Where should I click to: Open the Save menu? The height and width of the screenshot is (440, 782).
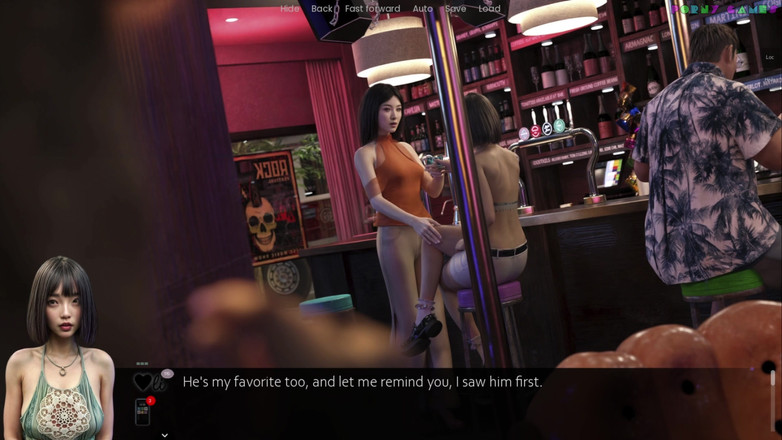[455, 9]
